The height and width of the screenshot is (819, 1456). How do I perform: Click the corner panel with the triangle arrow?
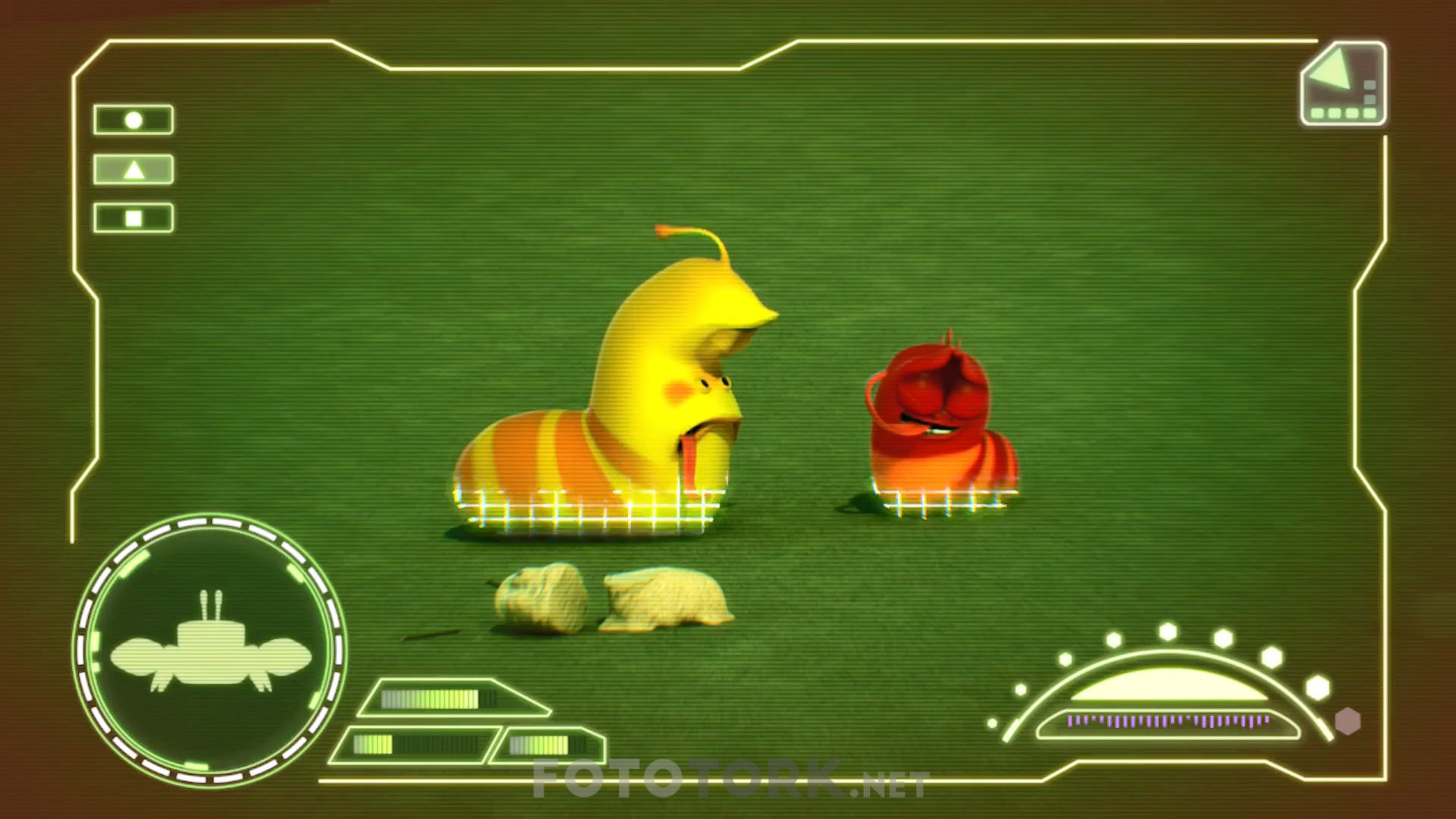1343,83
